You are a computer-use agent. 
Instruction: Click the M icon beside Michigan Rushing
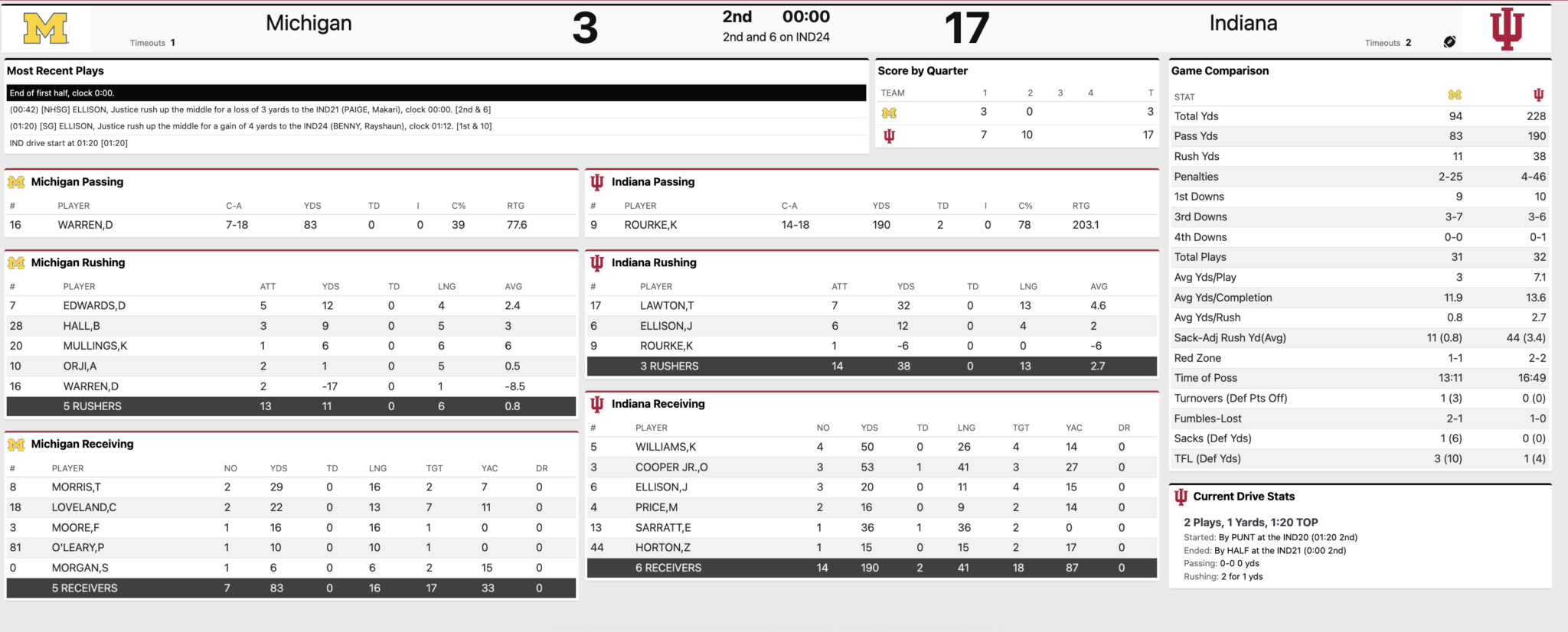pyautogui.click(x=17, y=262)
